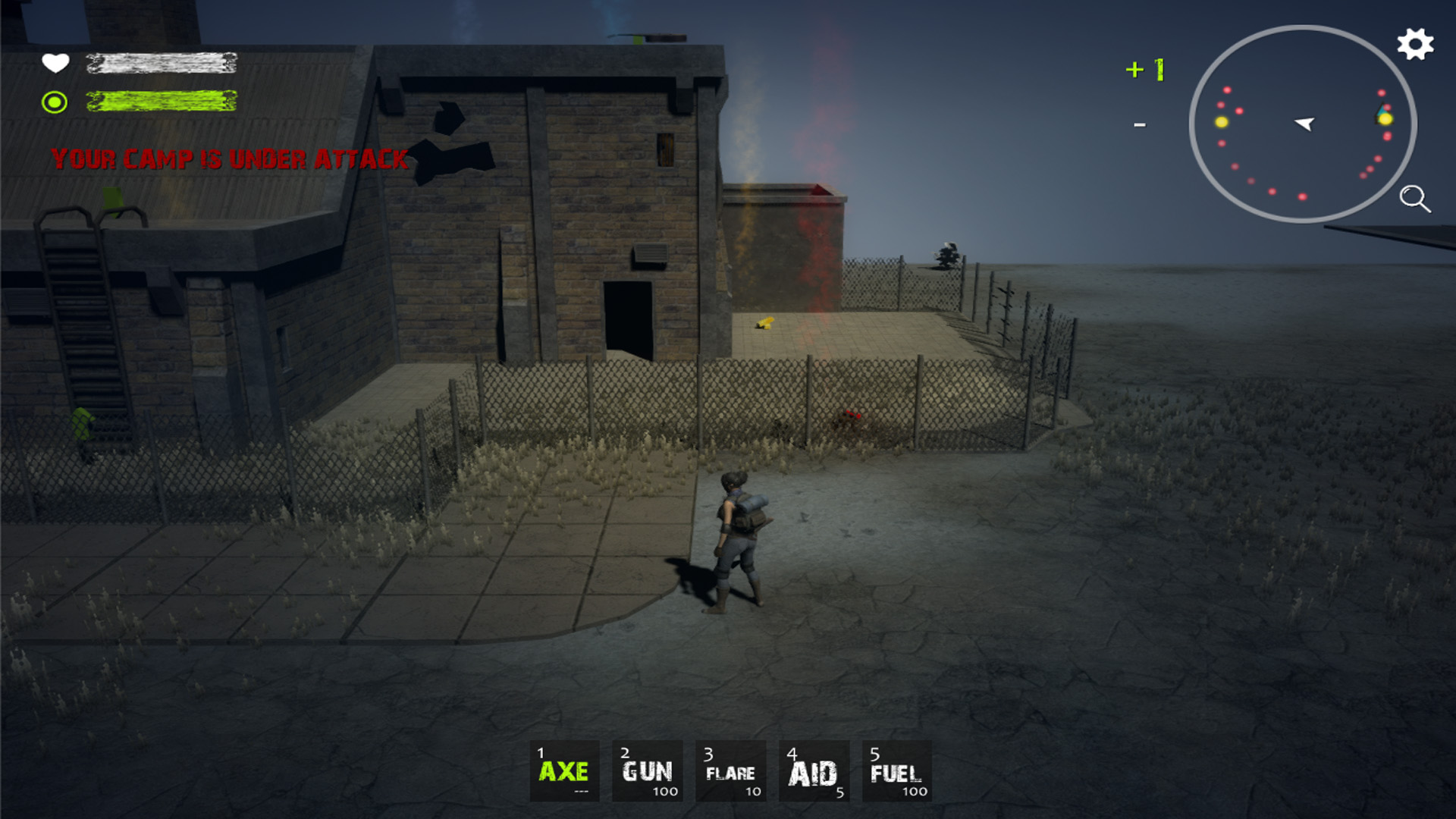Select the AXE in hotbar slot 1
The image size is (1456, 819).
(x=564, y=770)
